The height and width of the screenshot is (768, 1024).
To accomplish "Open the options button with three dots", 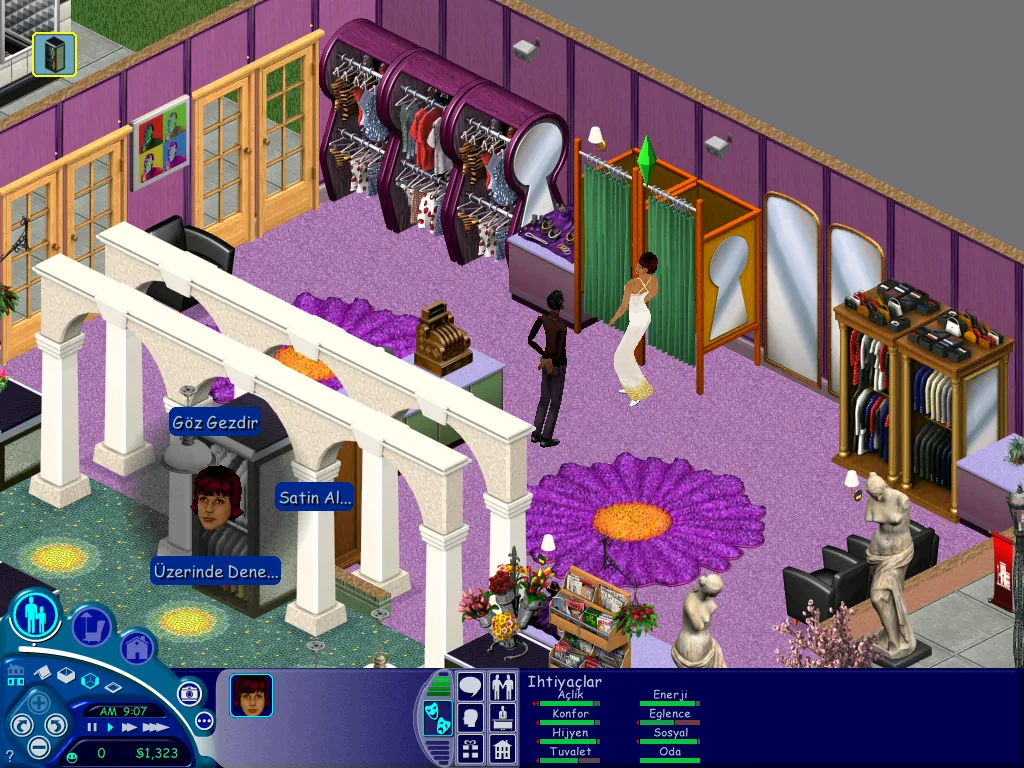I will coord(205,720).
